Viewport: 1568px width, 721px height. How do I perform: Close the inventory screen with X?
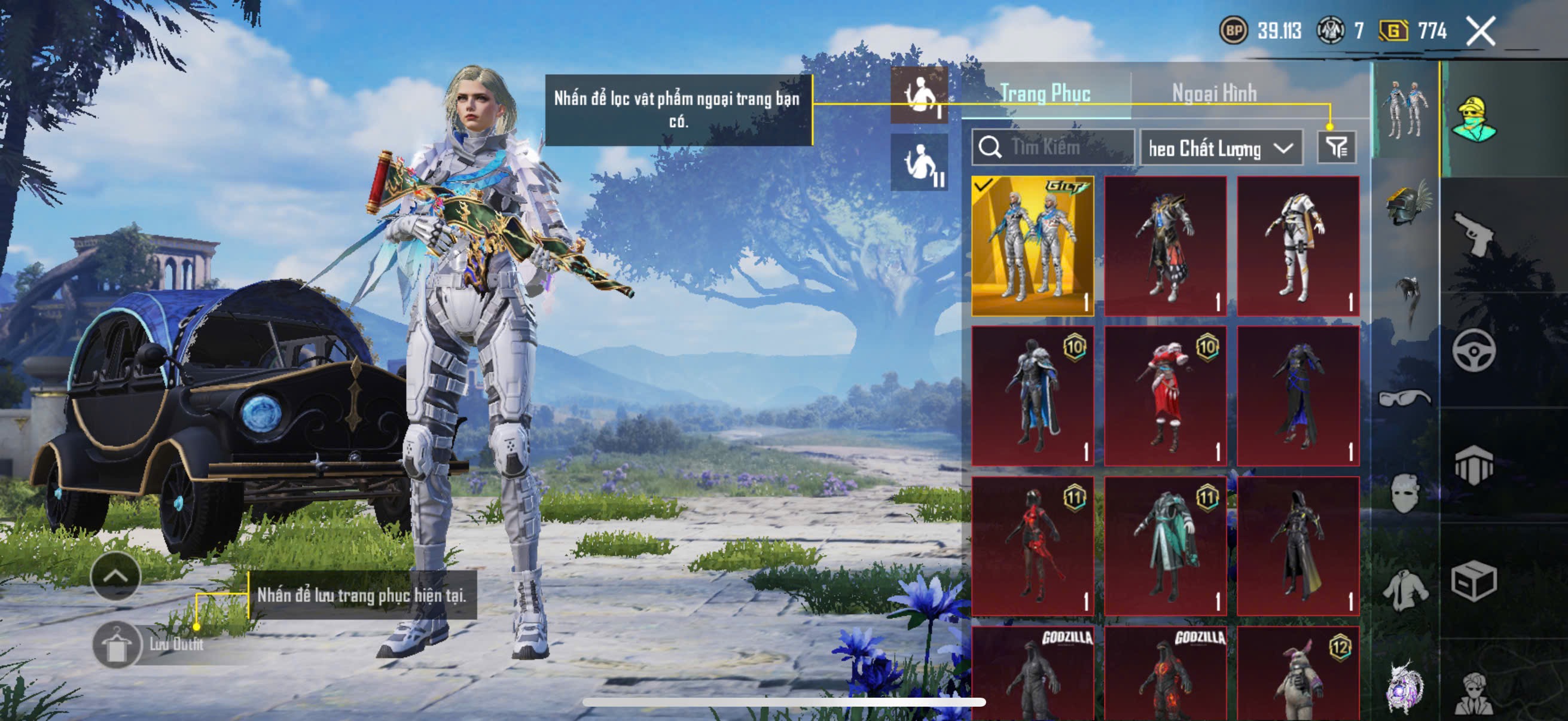coord(1480,31)
